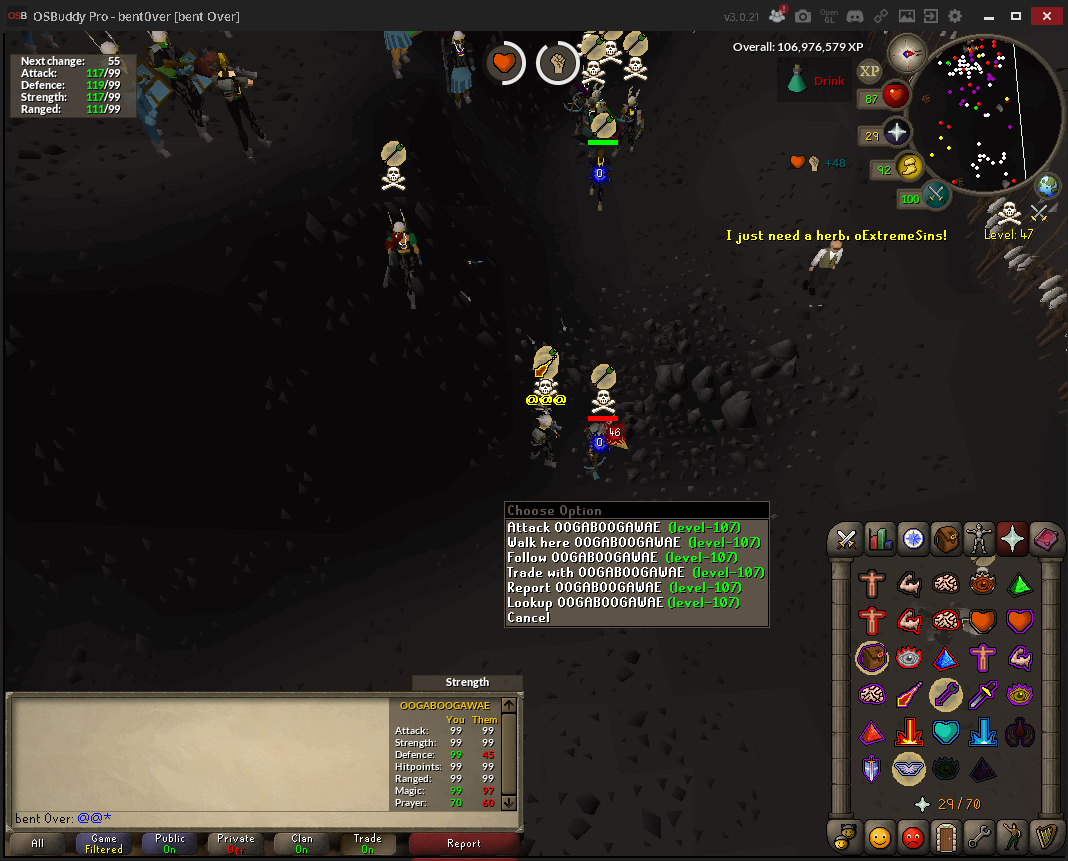The width and height of the screenshot is (1068, 861).
Task: Cancel the Choose Option menu
Action: coord(528,617)
